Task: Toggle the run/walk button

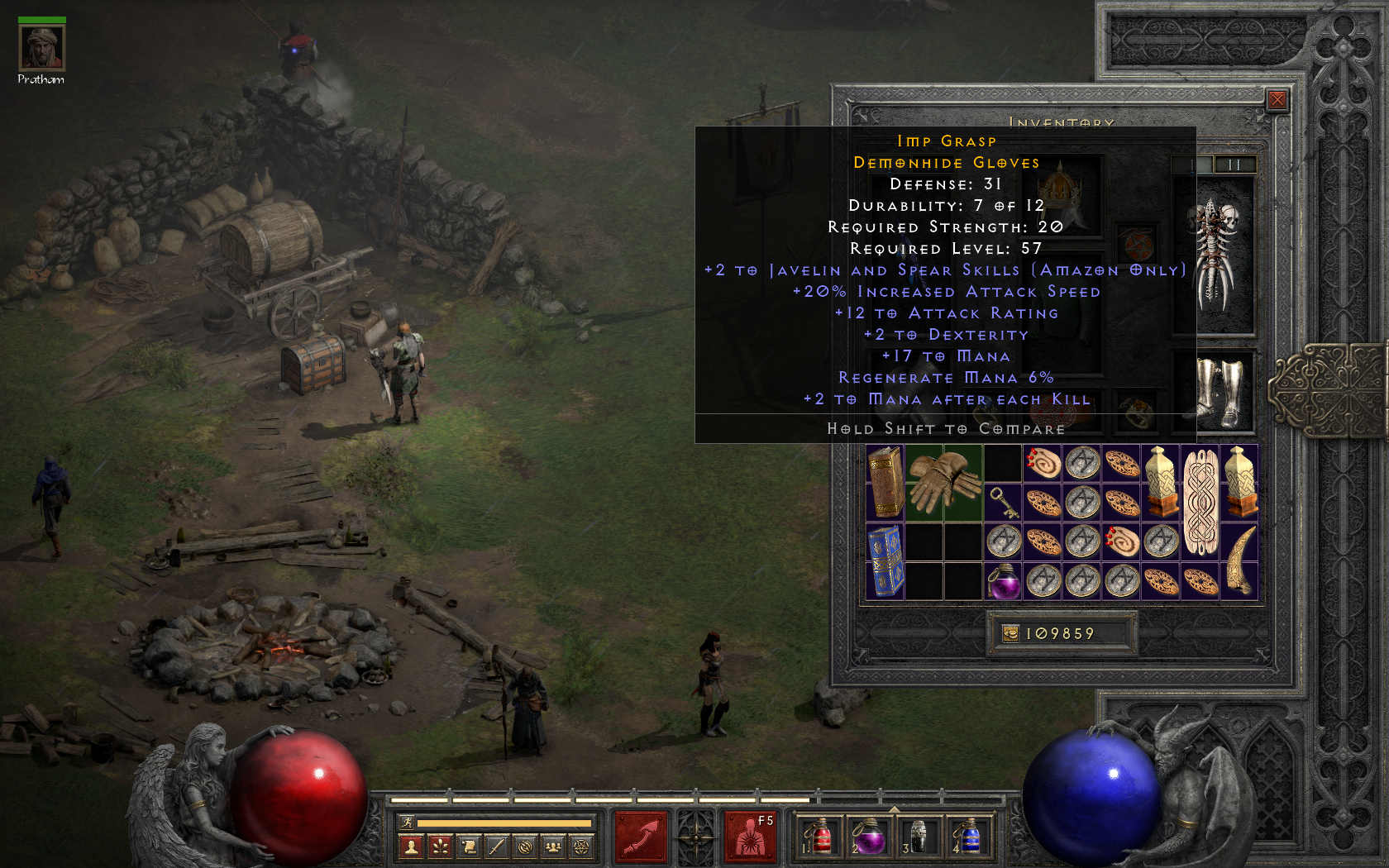Action: pos(407,823)
